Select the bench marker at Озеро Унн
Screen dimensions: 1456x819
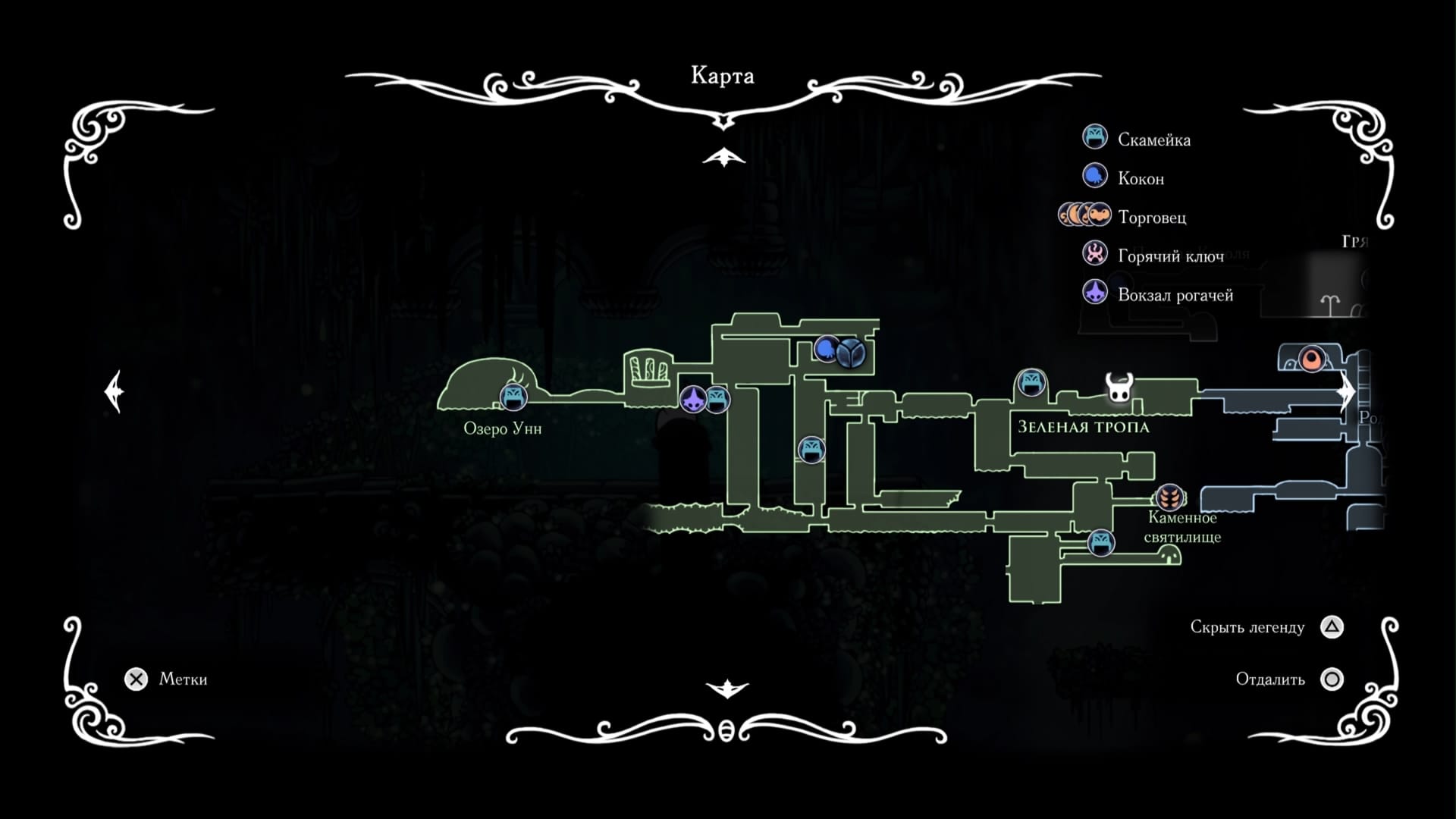[513, 396]
